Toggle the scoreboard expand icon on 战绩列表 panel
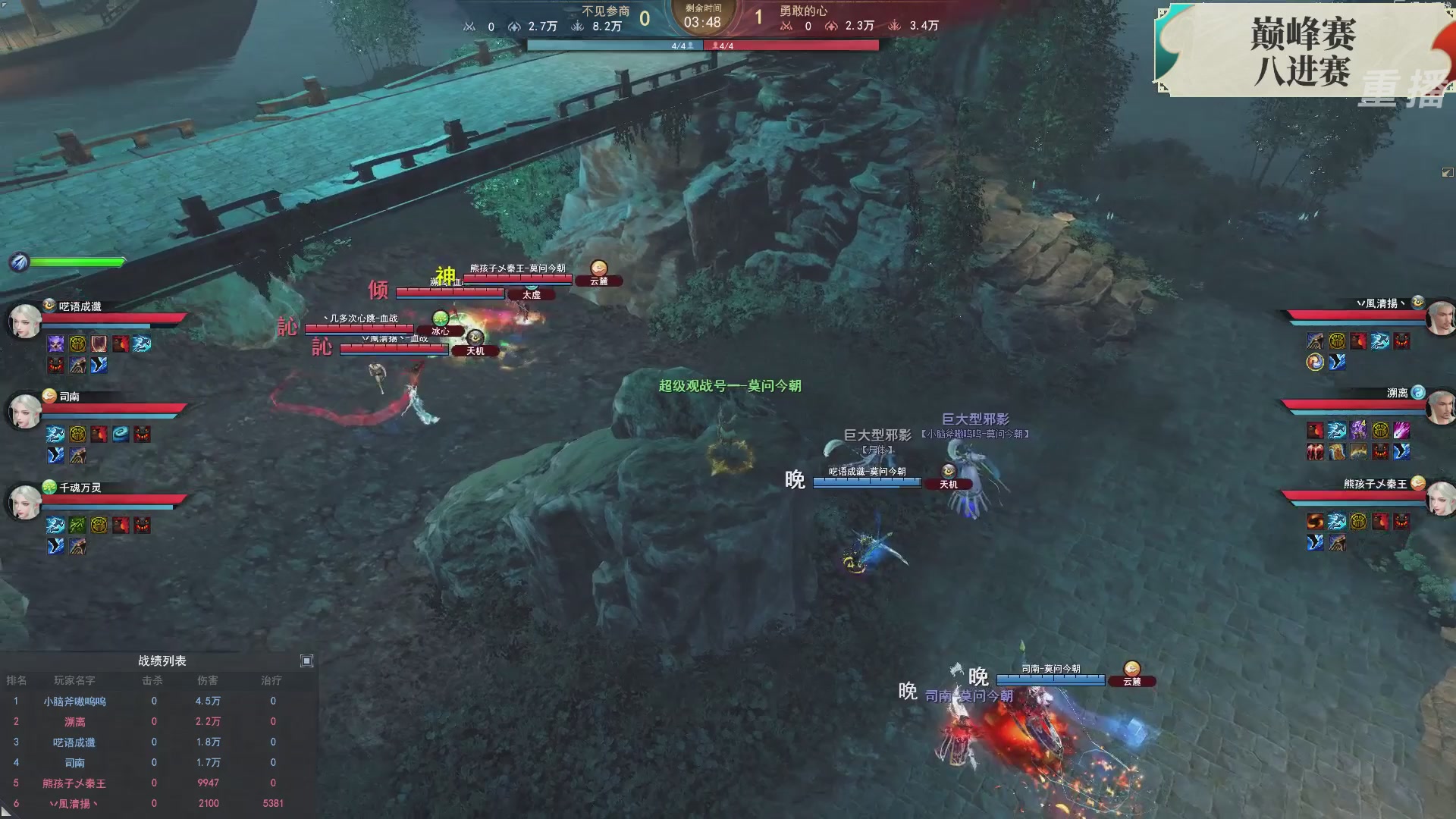Viewport: 1456px width, 819px height. (307, 661)
